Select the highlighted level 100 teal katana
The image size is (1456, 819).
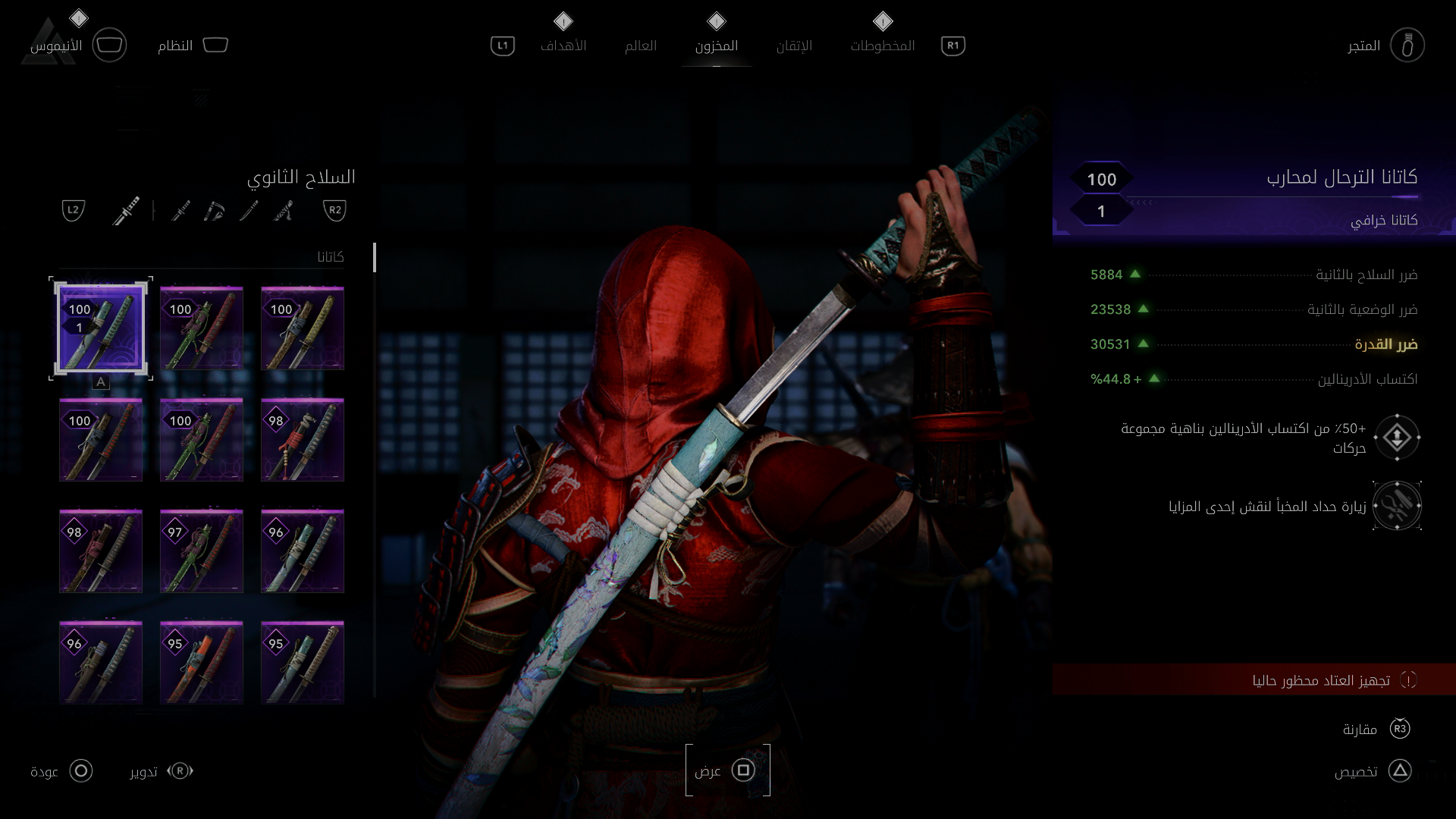coord(101,328)
